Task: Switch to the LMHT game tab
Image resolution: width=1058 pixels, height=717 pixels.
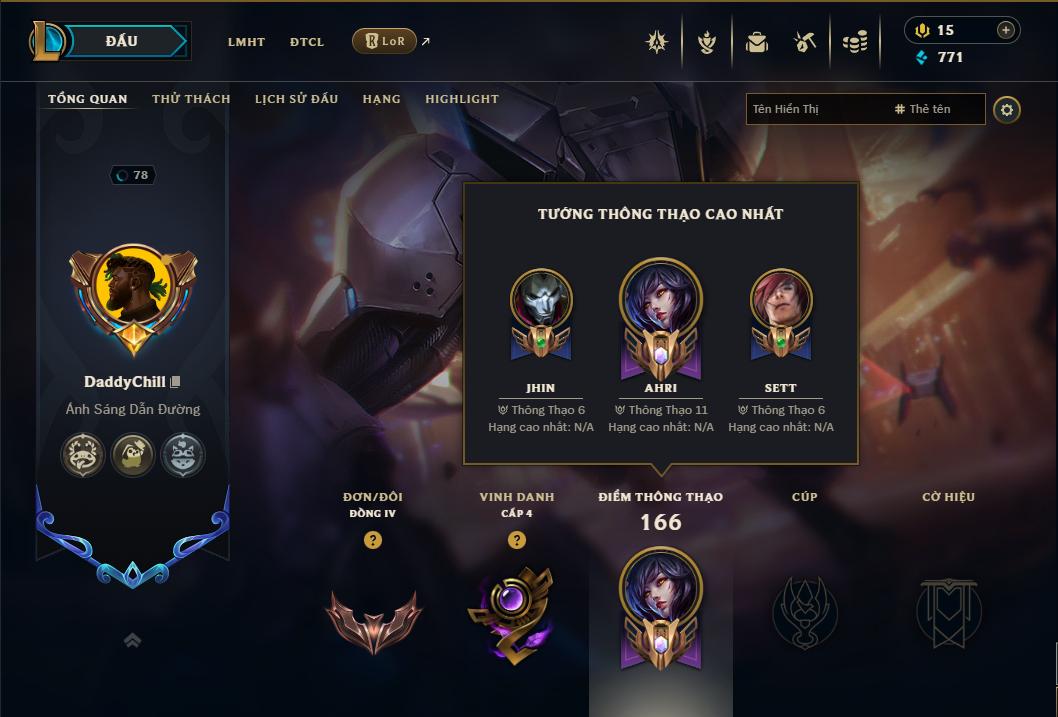Action: tap(246, 42)
